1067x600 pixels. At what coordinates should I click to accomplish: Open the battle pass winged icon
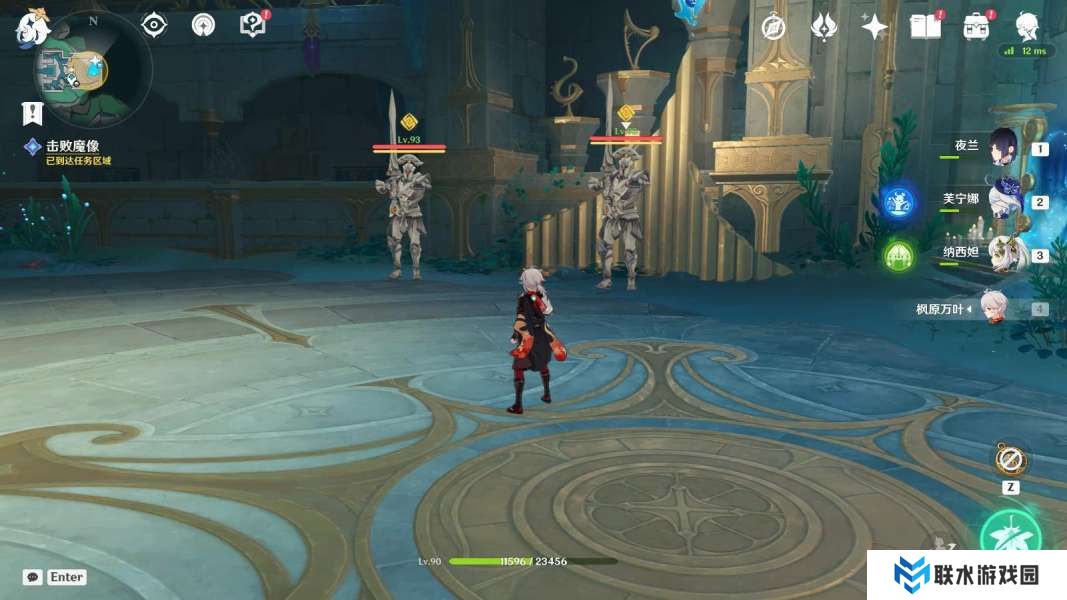pos(824,27)
